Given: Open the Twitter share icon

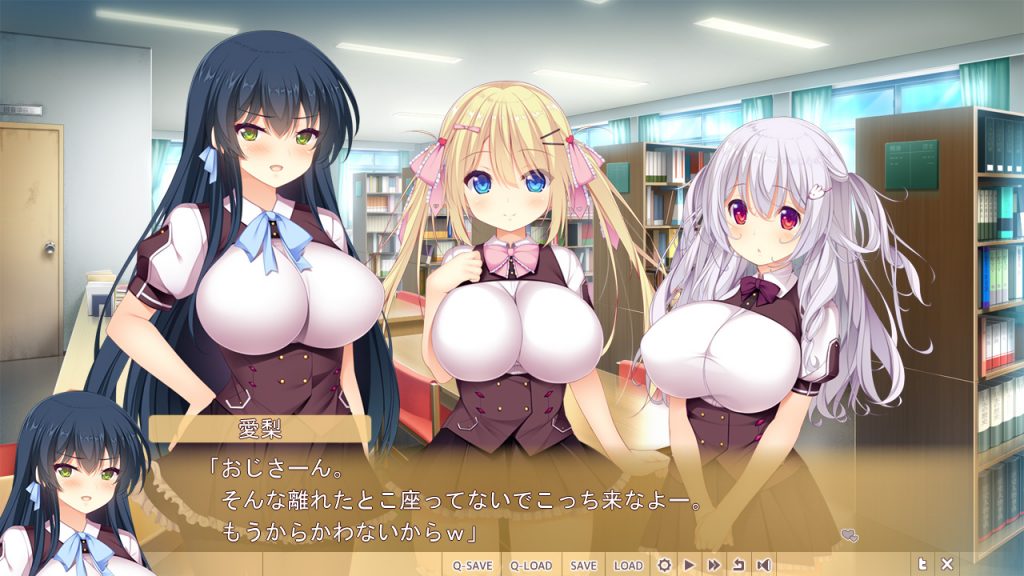Looking at the screenshot, I should pos(922,565).
